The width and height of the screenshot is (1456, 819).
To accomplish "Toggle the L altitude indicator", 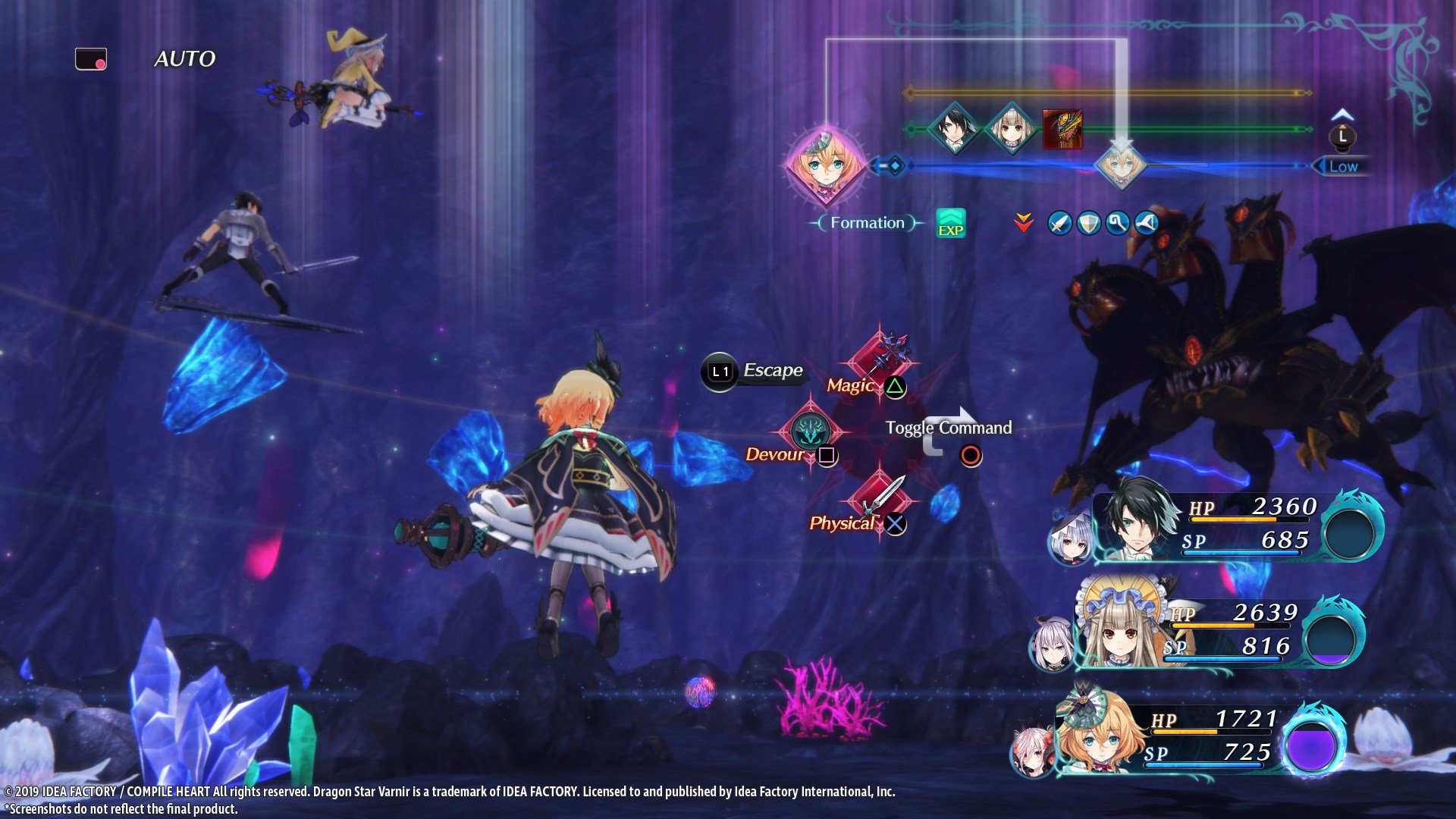I will [1342, 136].
